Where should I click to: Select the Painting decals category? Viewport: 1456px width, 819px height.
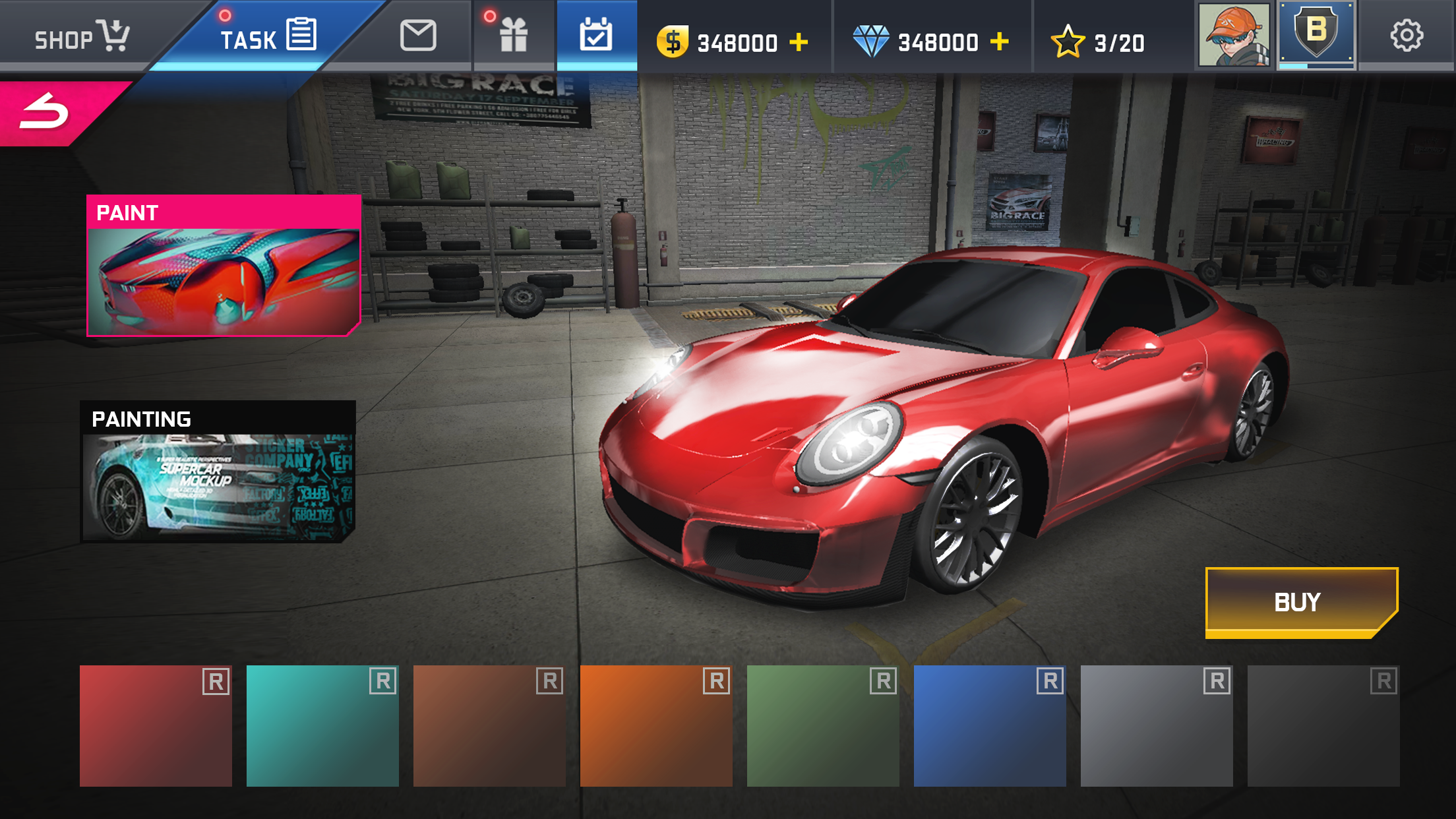(x=218, y=471)
